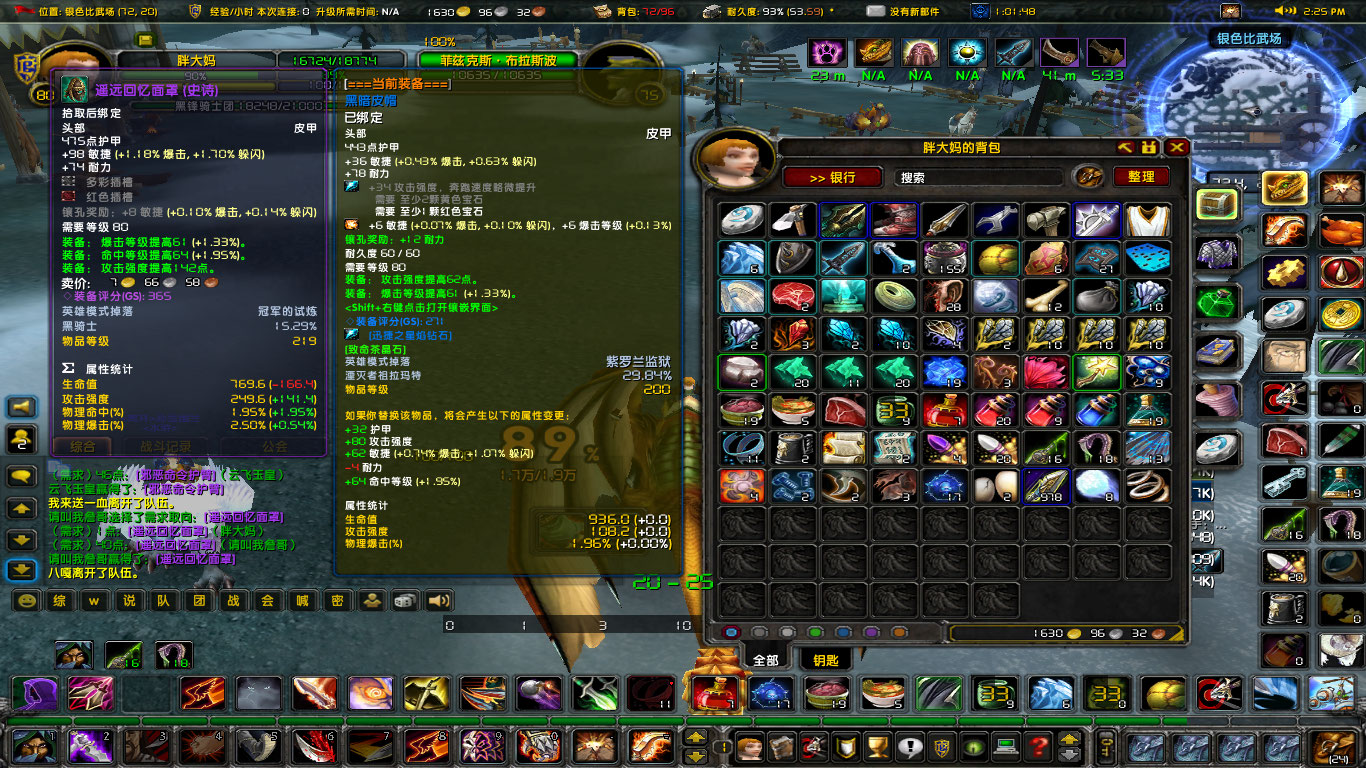Click the speaker icon at the chat bar end
This screenshot has width=1366, height=768.
(438, 602)
